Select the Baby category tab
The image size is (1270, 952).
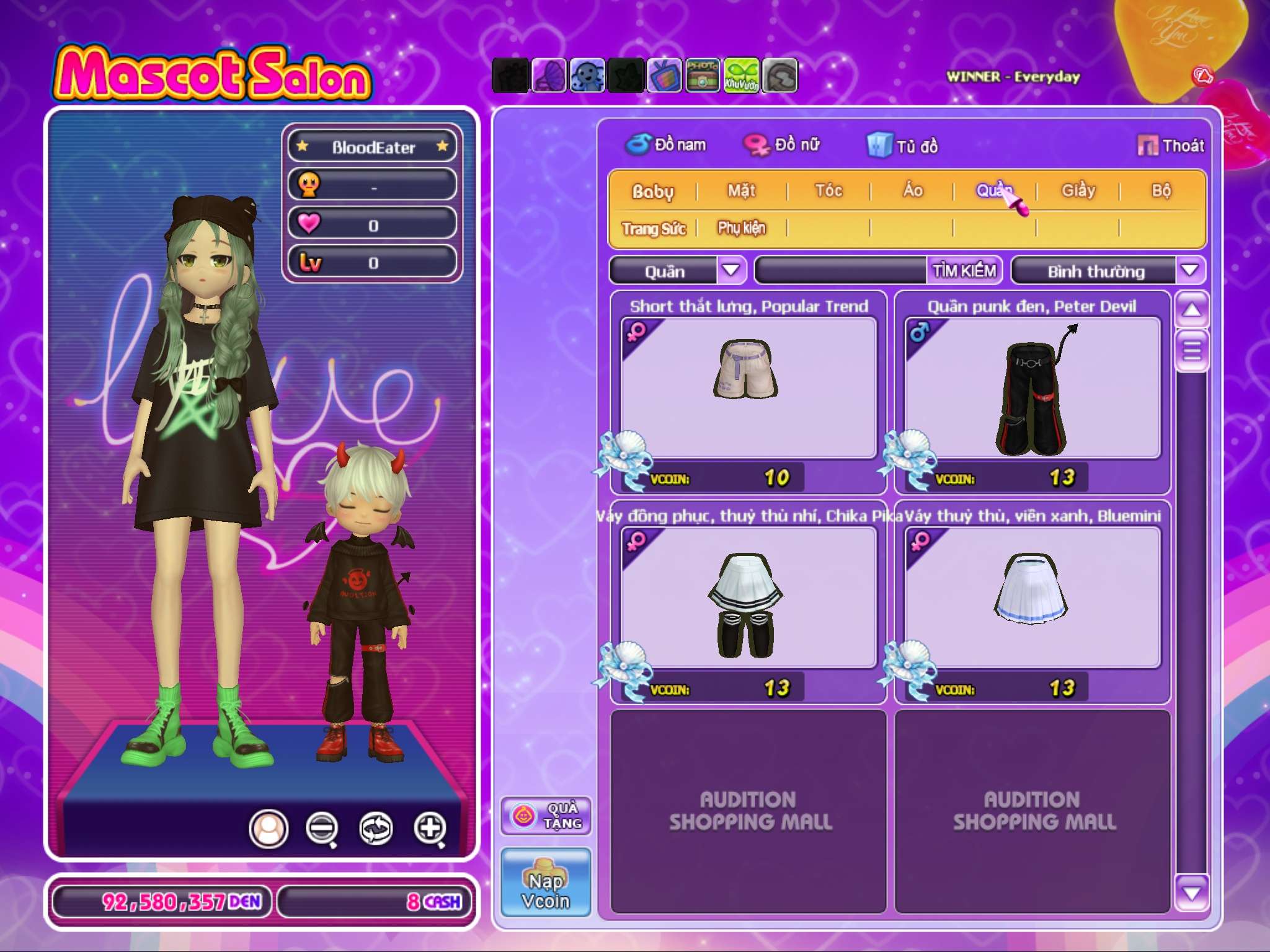coord(652,191)
